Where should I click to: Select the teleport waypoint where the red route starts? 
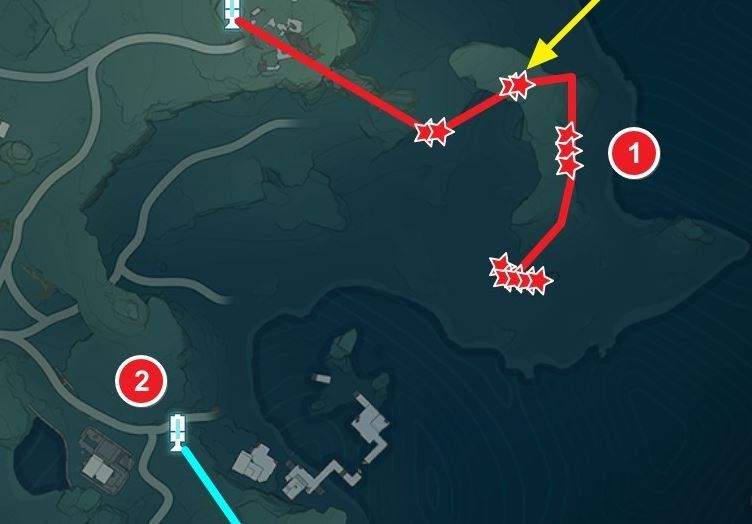point(232,12)
